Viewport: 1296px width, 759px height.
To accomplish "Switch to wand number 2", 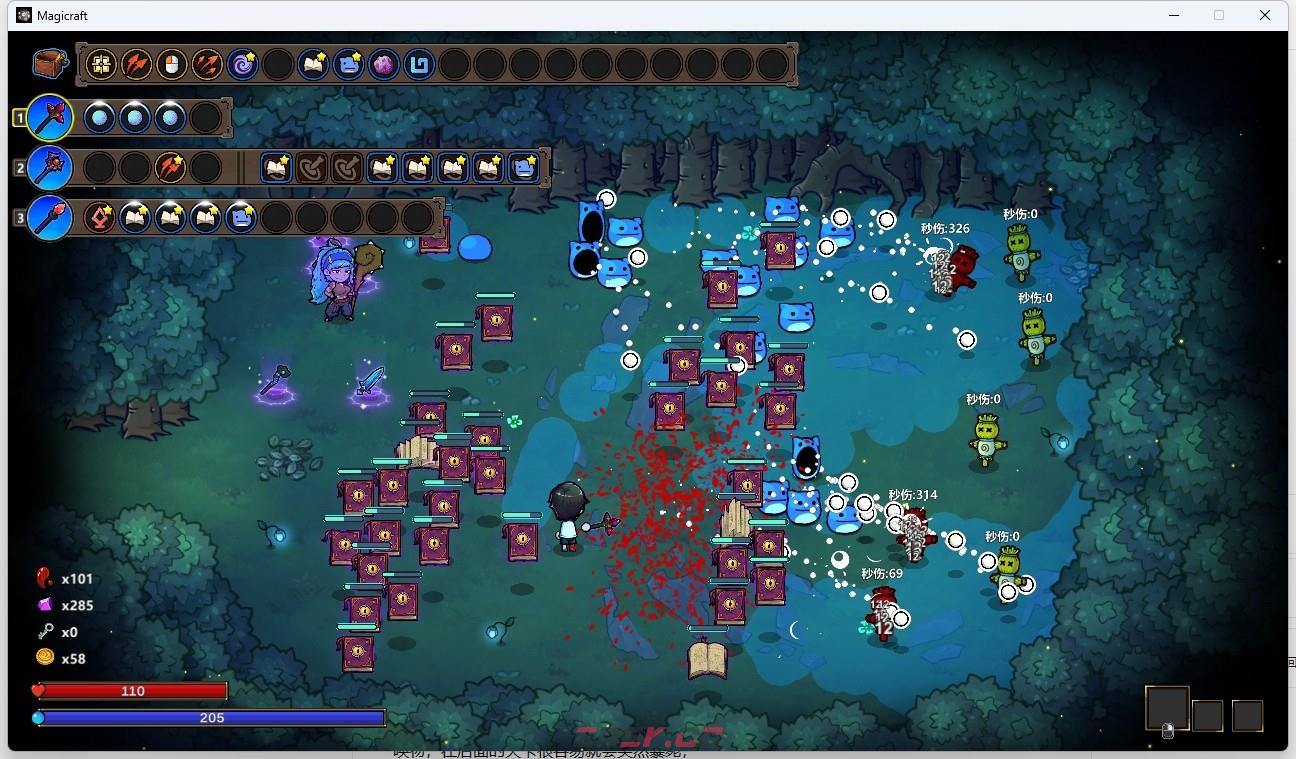I will pos(49,167).
